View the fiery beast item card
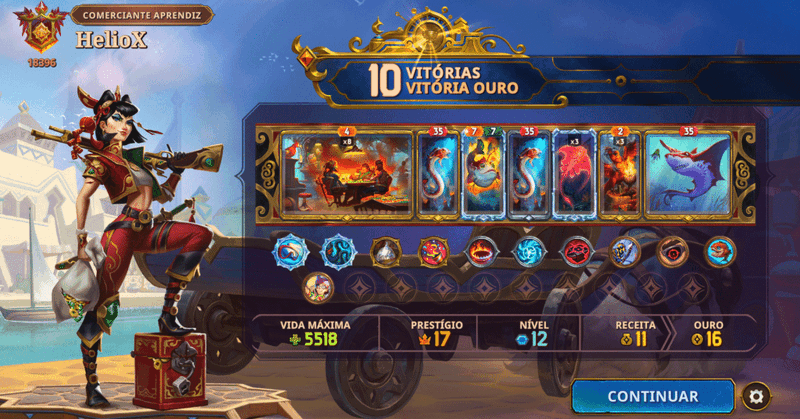This screenshot has height=419, width=800. click(x=619, y=173)
